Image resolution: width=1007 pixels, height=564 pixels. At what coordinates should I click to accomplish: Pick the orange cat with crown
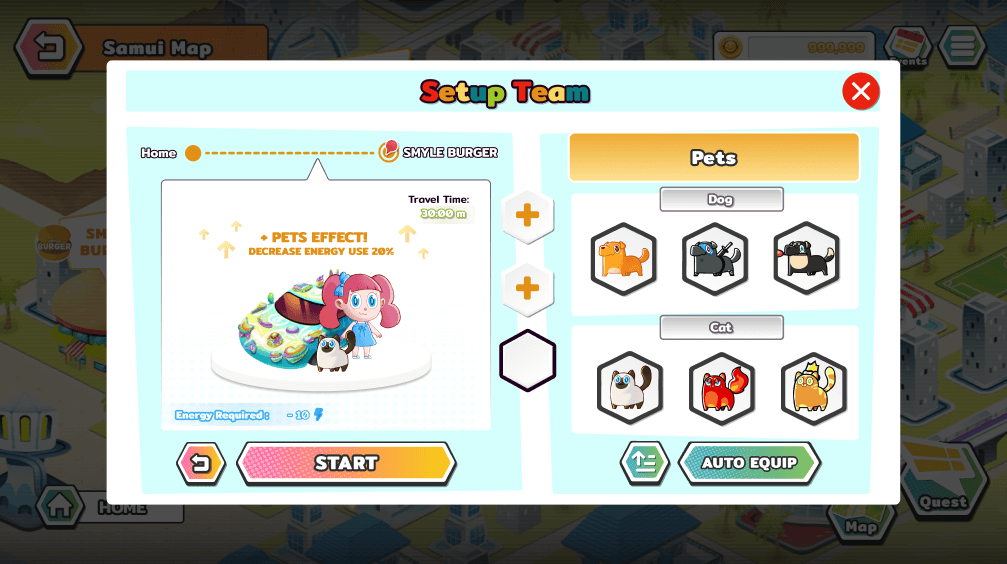[x=813, y=388]
